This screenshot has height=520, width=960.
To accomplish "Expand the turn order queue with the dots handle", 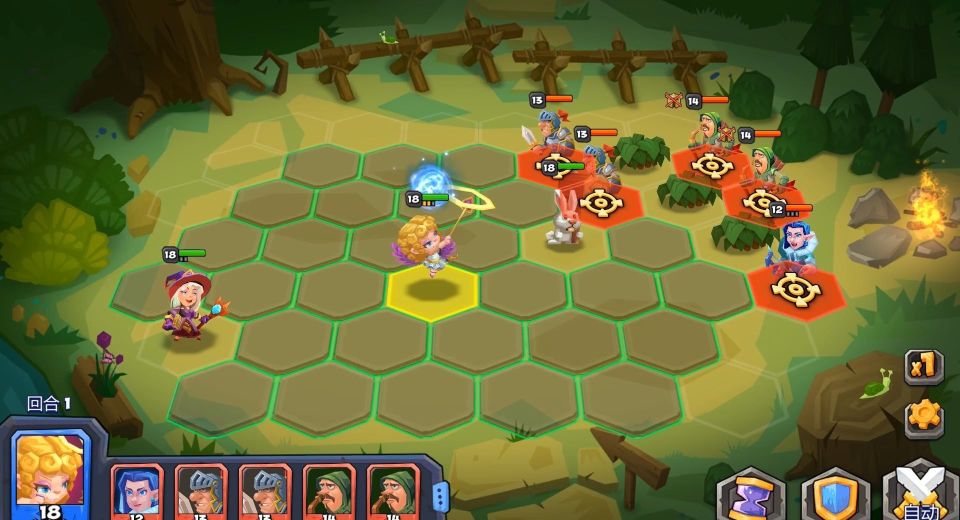I will [442, 492].
